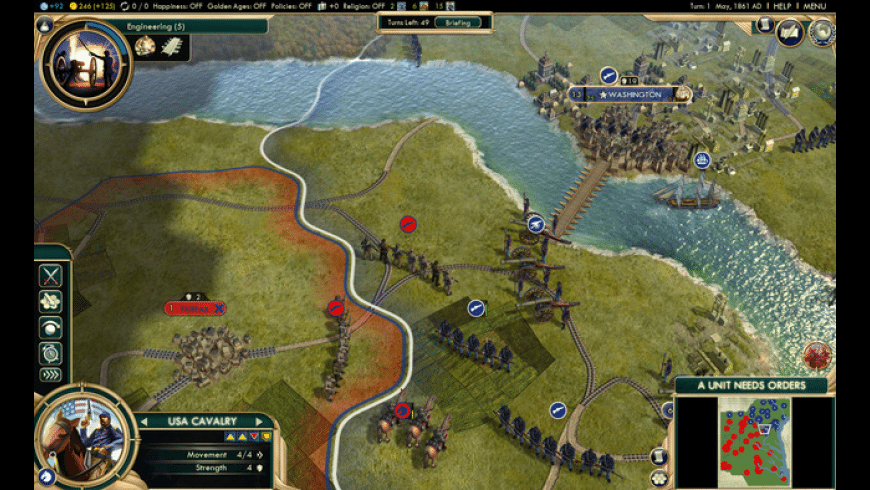The image size is (870, 490).
Task: Open the MENU in the top bar
Action: tap(814, 6)
